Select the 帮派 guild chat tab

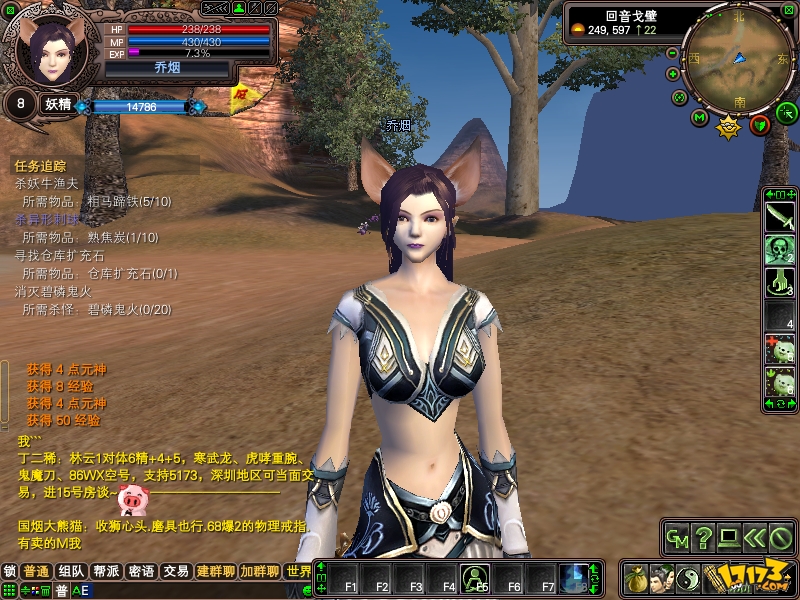click(x=106, y=572)
